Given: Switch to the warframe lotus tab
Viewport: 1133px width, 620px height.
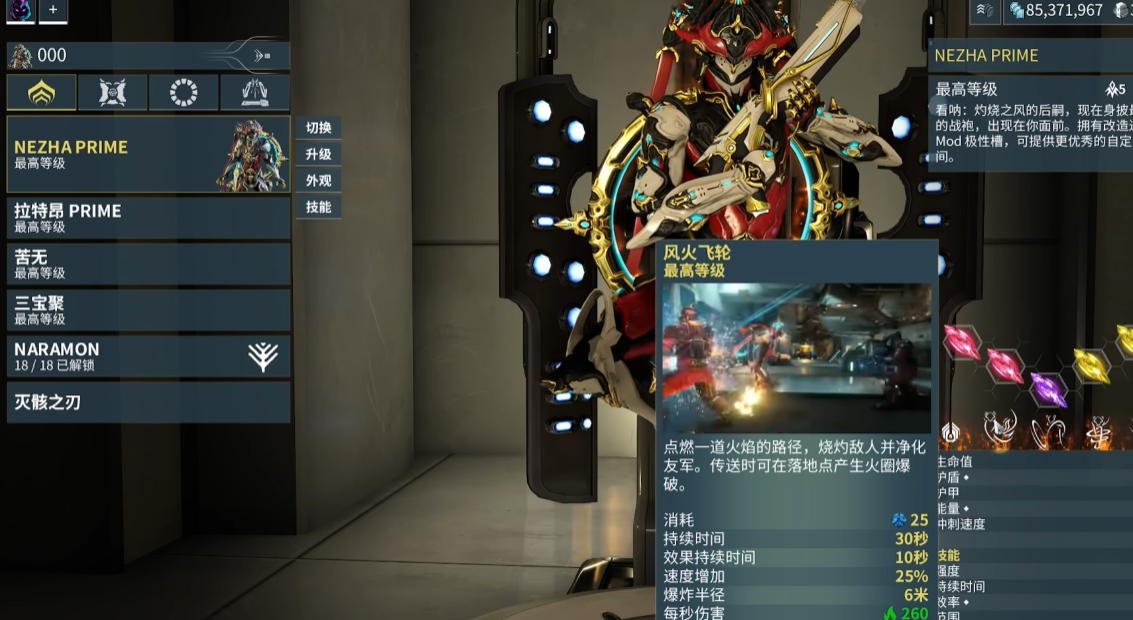Looking at the screenshot, I should click(41, 93).
